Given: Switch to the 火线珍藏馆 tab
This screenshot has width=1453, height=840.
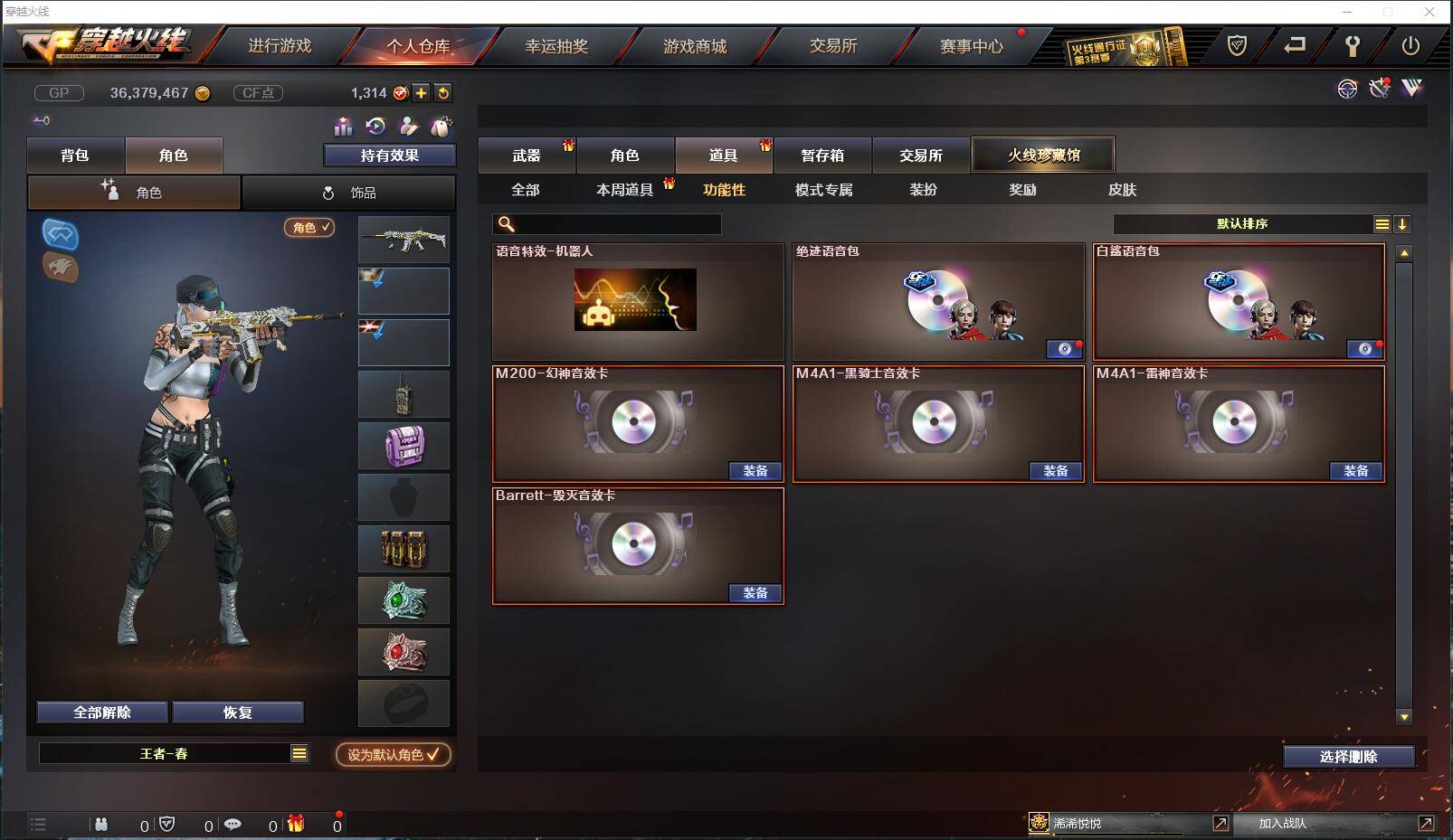Looking at the screenshot, I should (1043, 154).
